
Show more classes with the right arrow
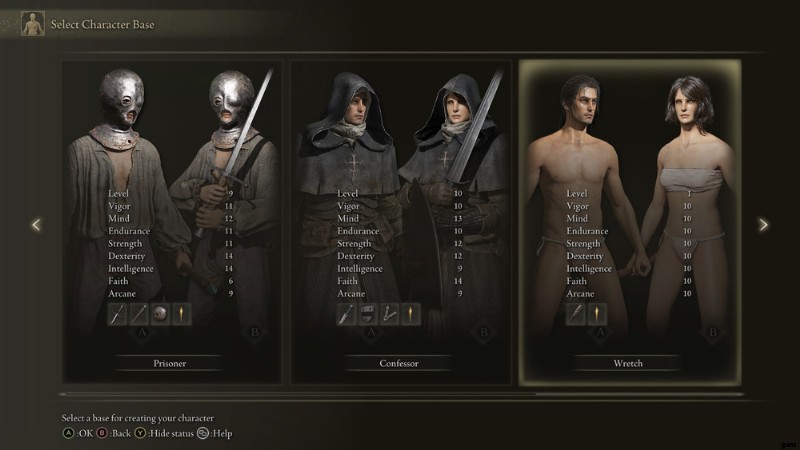(x=764, y=225)
